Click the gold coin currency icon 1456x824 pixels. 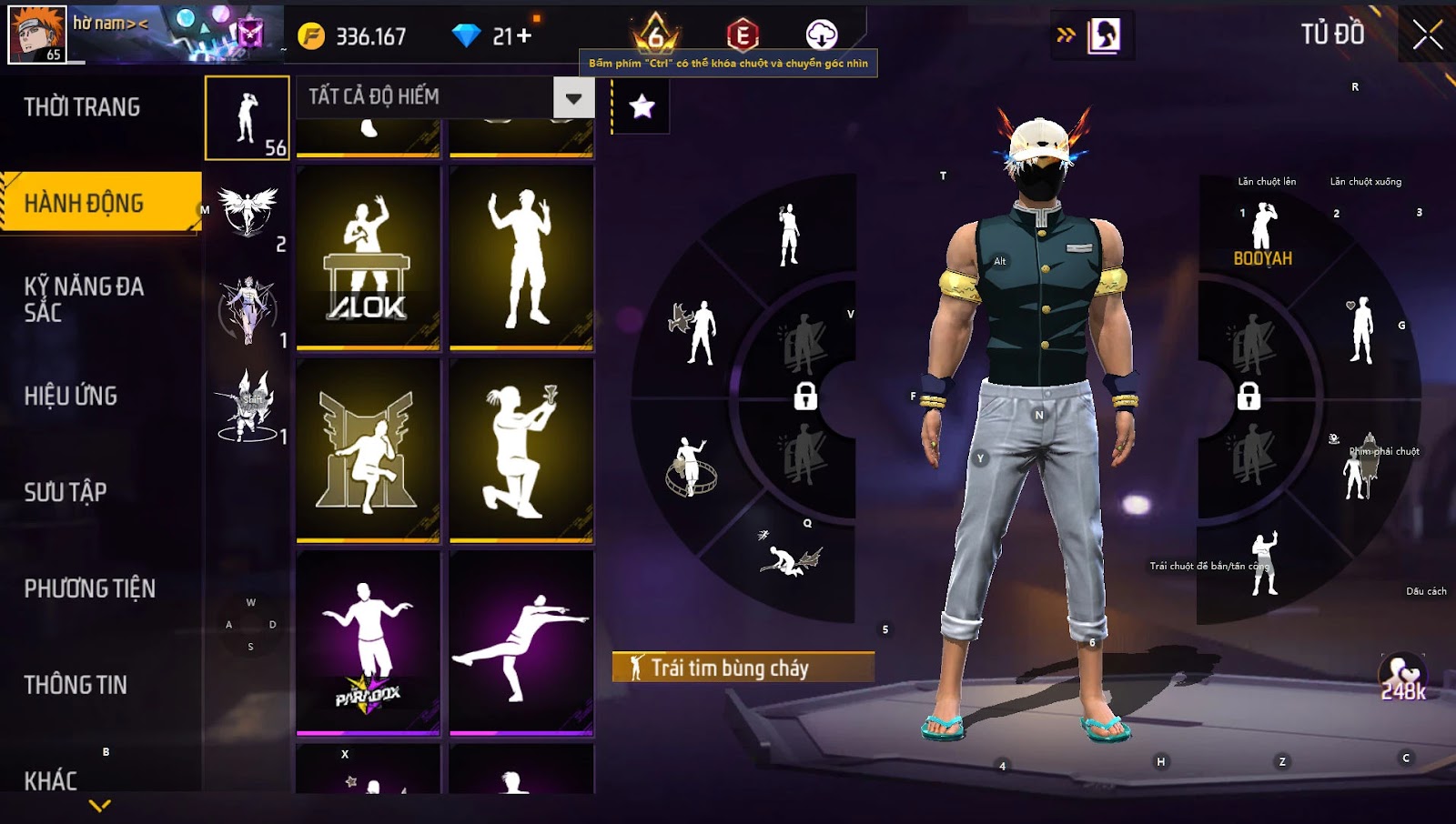[311, 36]
